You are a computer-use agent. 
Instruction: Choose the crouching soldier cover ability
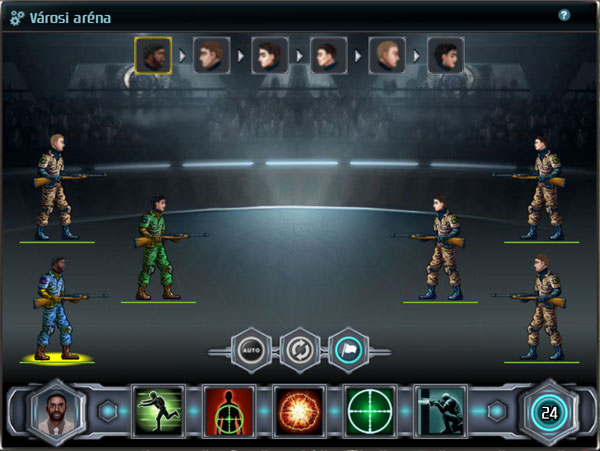(440, 411)
